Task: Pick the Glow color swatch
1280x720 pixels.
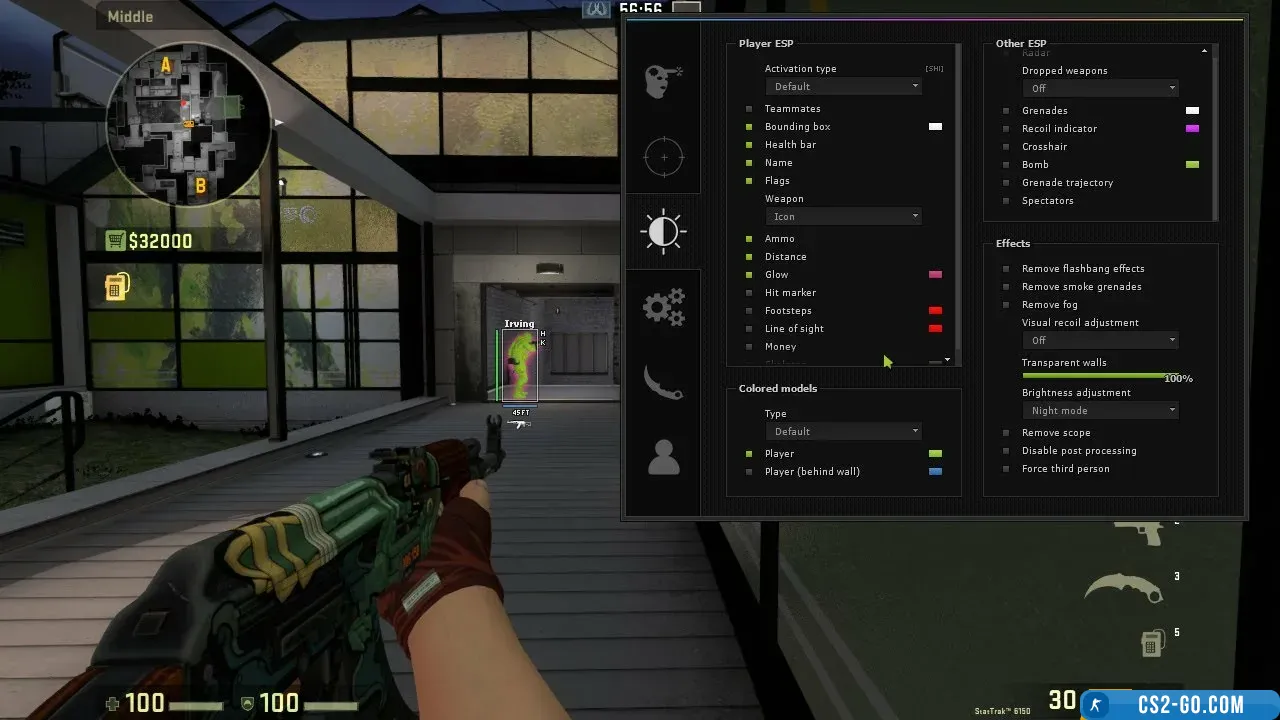Action: tap(935, 275)
